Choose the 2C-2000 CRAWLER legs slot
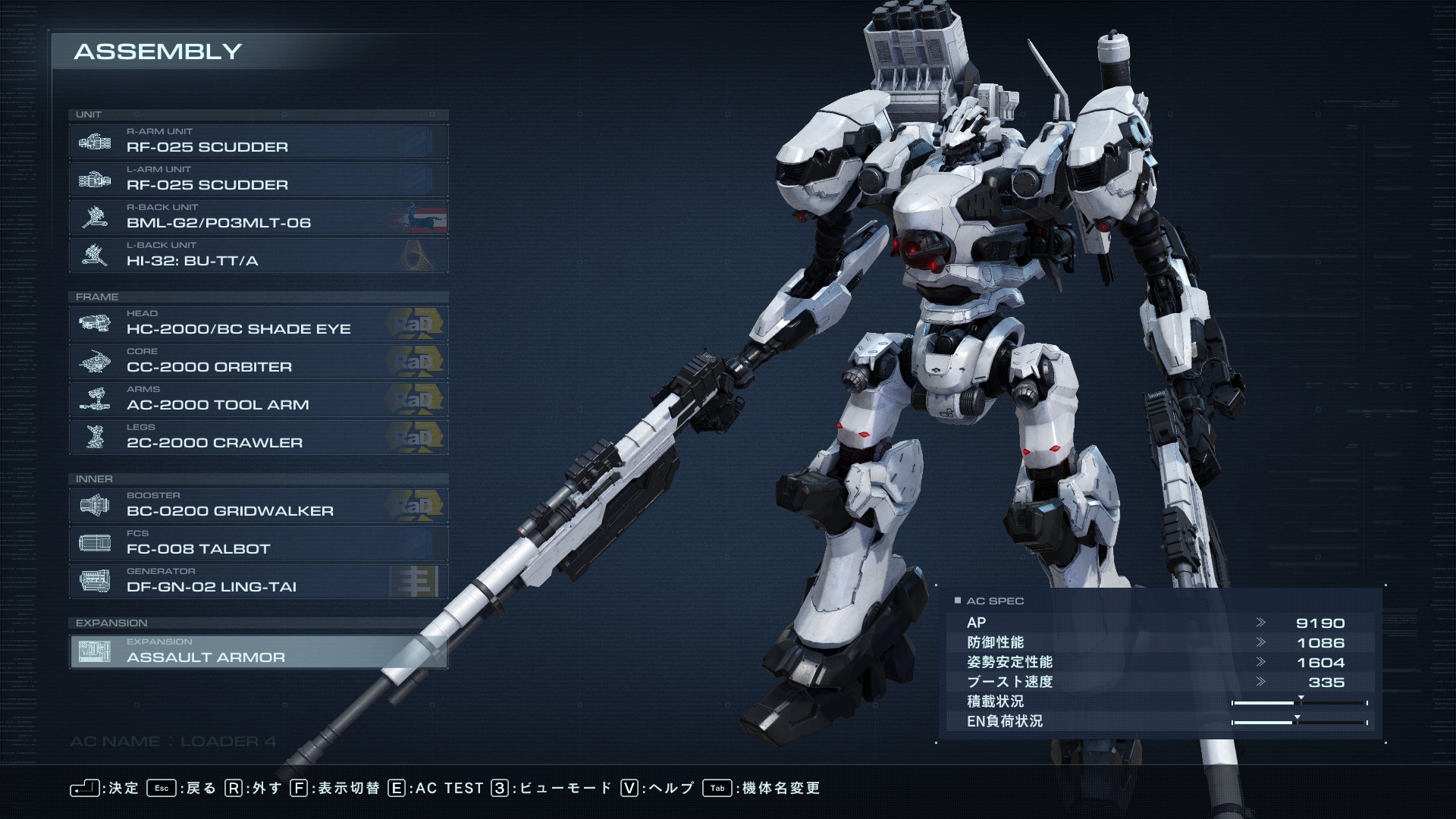 pyautogui.click(x=258, y=437)
